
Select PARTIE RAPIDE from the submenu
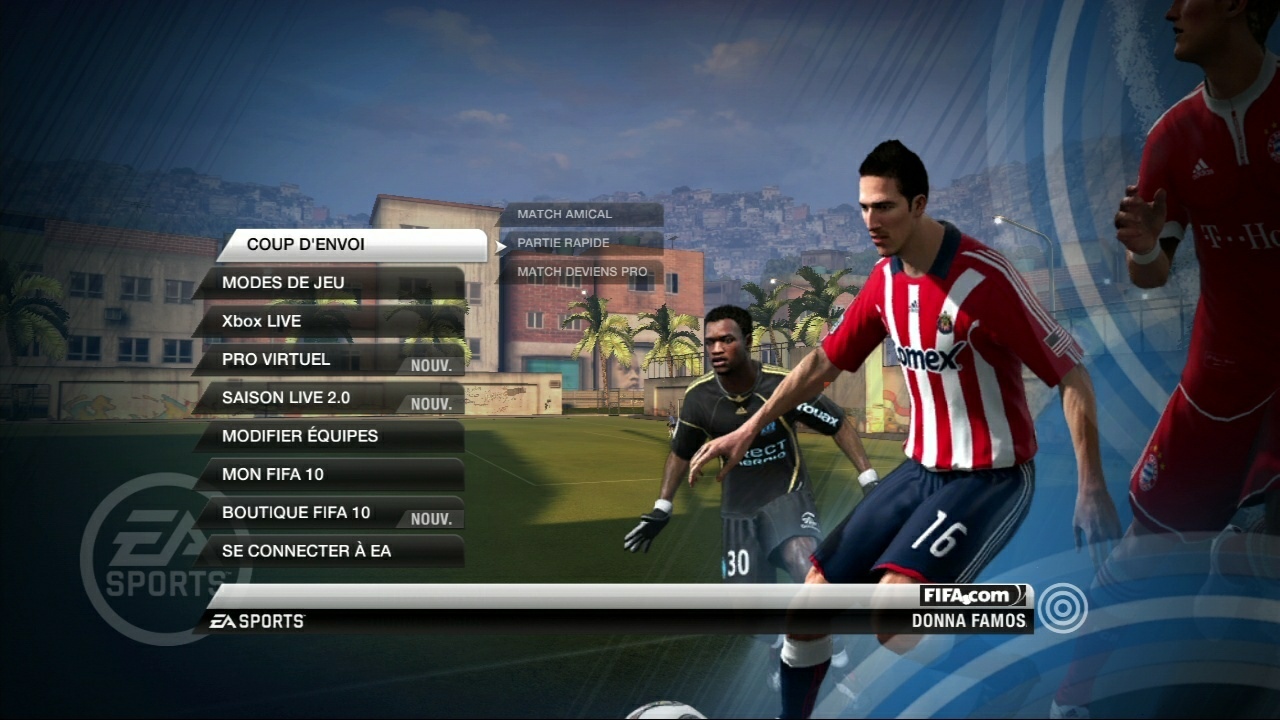point(562,243)
